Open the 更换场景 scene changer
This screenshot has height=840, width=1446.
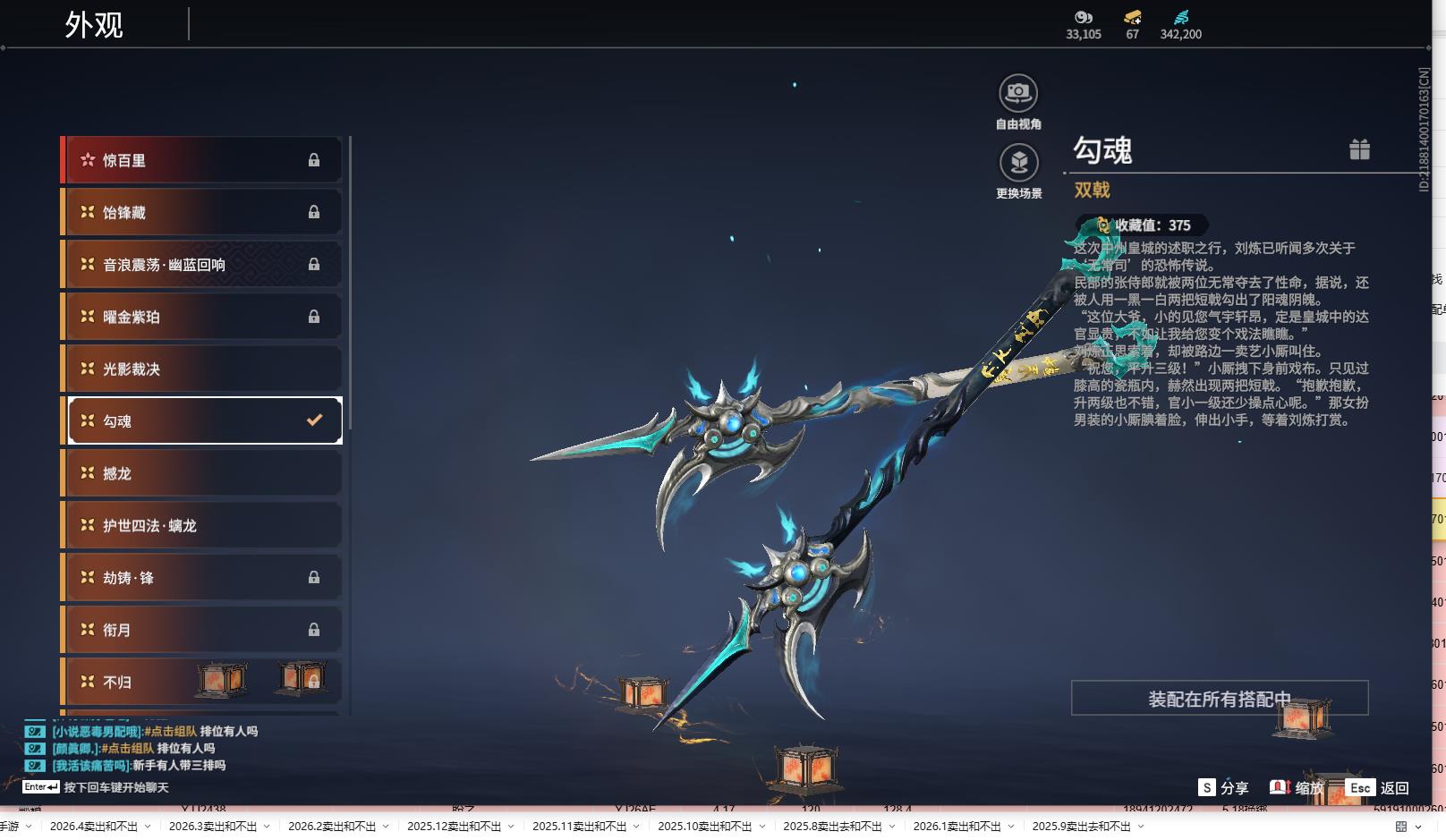coord(1018,163)
